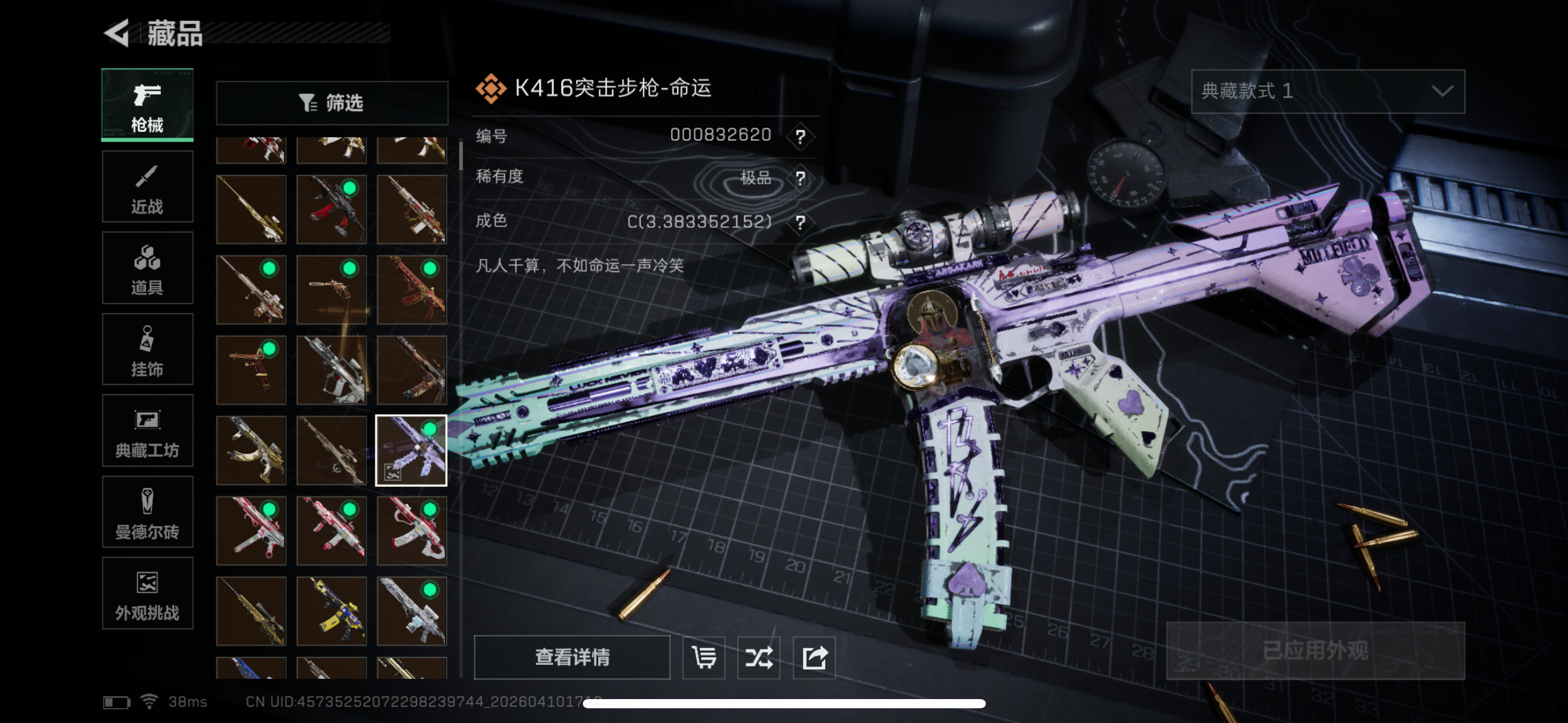Open the 外观挑战 tab
Viewport: 1568px width, 723px height.
147,594
